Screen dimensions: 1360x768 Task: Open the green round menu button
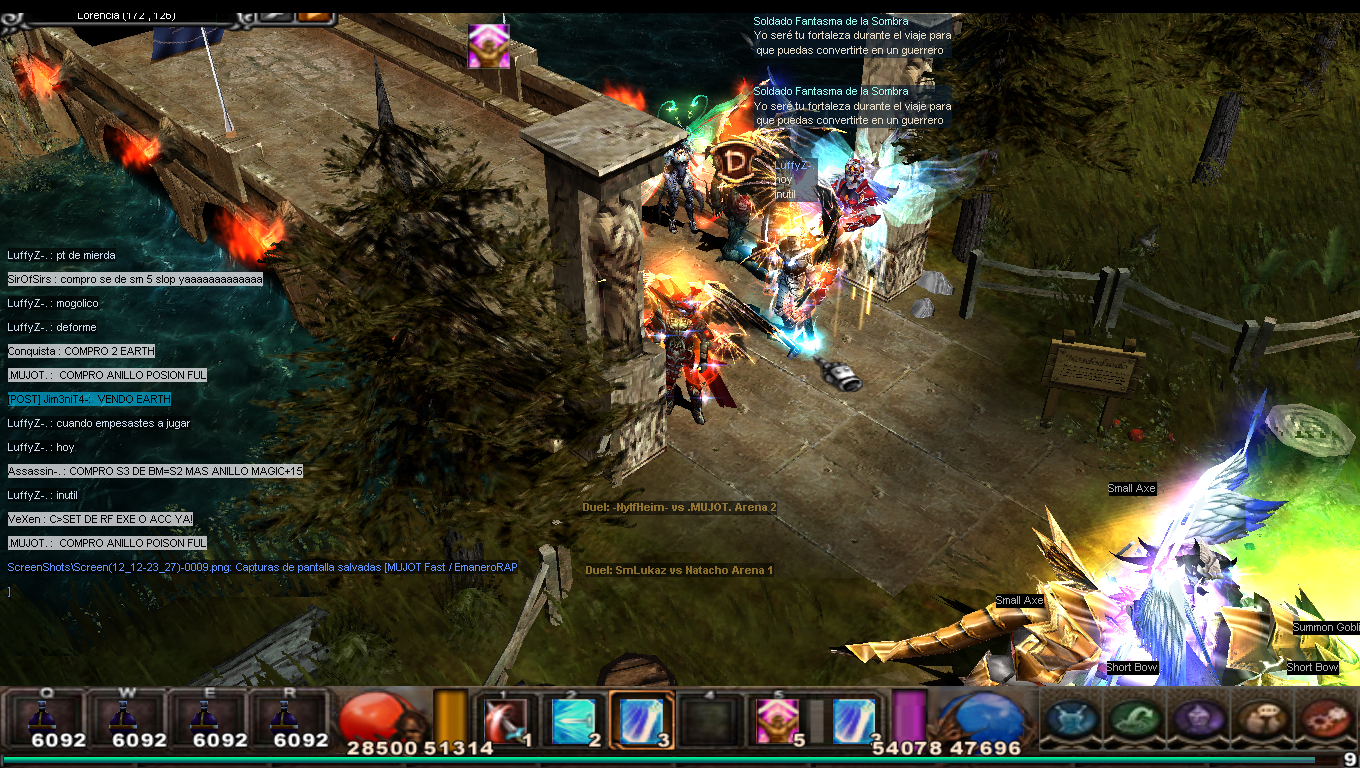(1135, 718)
